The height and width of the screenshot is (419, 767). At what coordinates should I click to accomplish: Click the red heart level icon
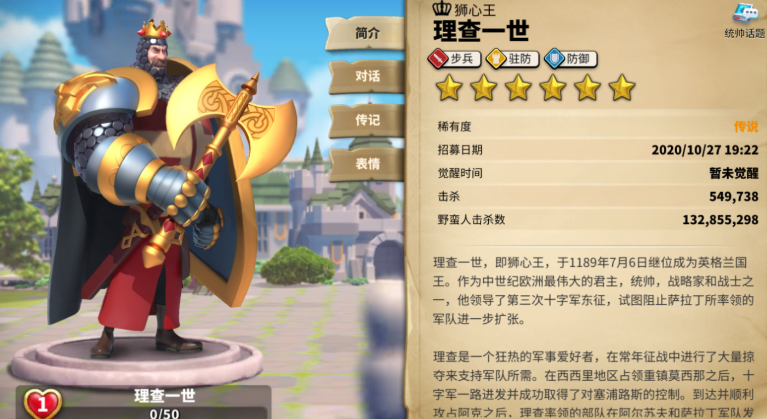click(42, 402)
